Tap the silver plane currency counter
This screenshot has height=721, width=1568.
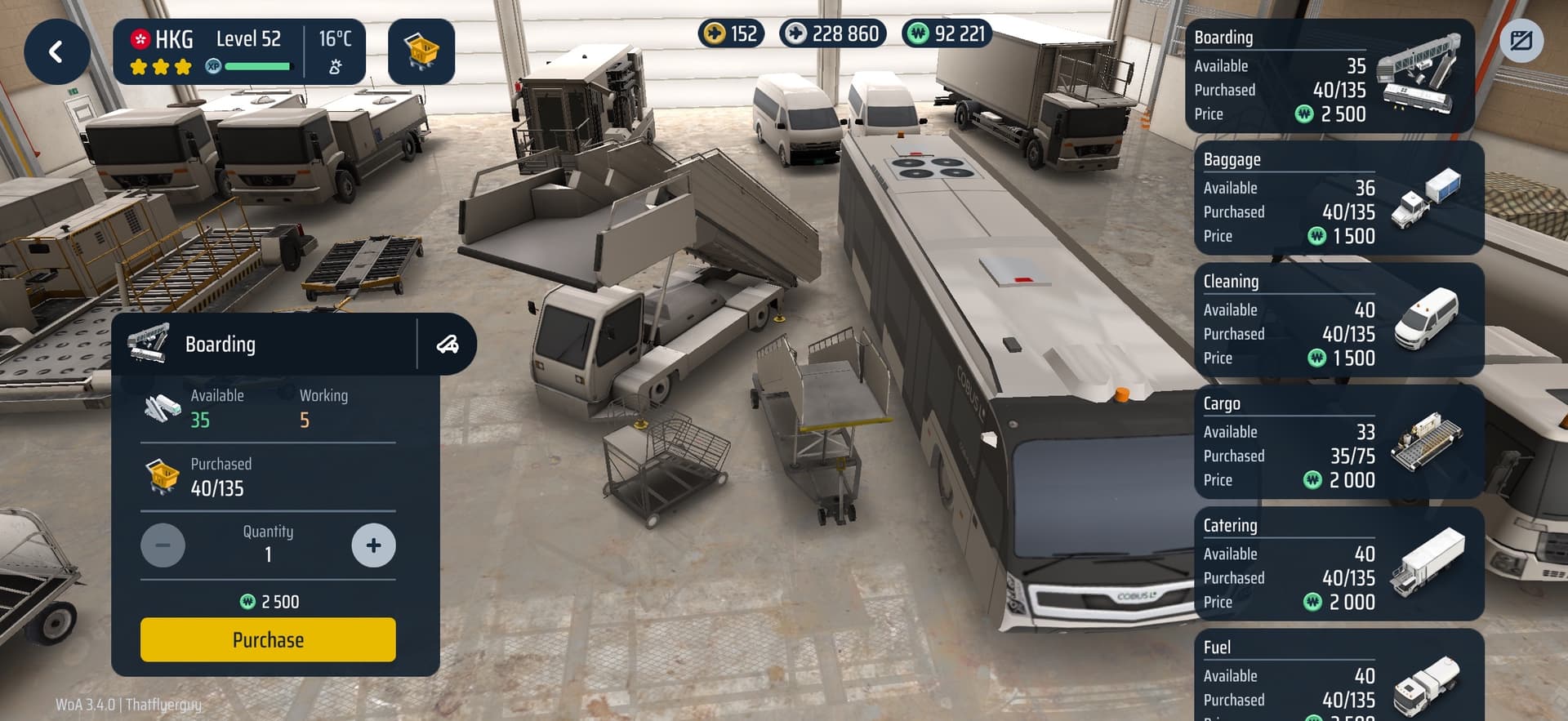click(833, 33)
